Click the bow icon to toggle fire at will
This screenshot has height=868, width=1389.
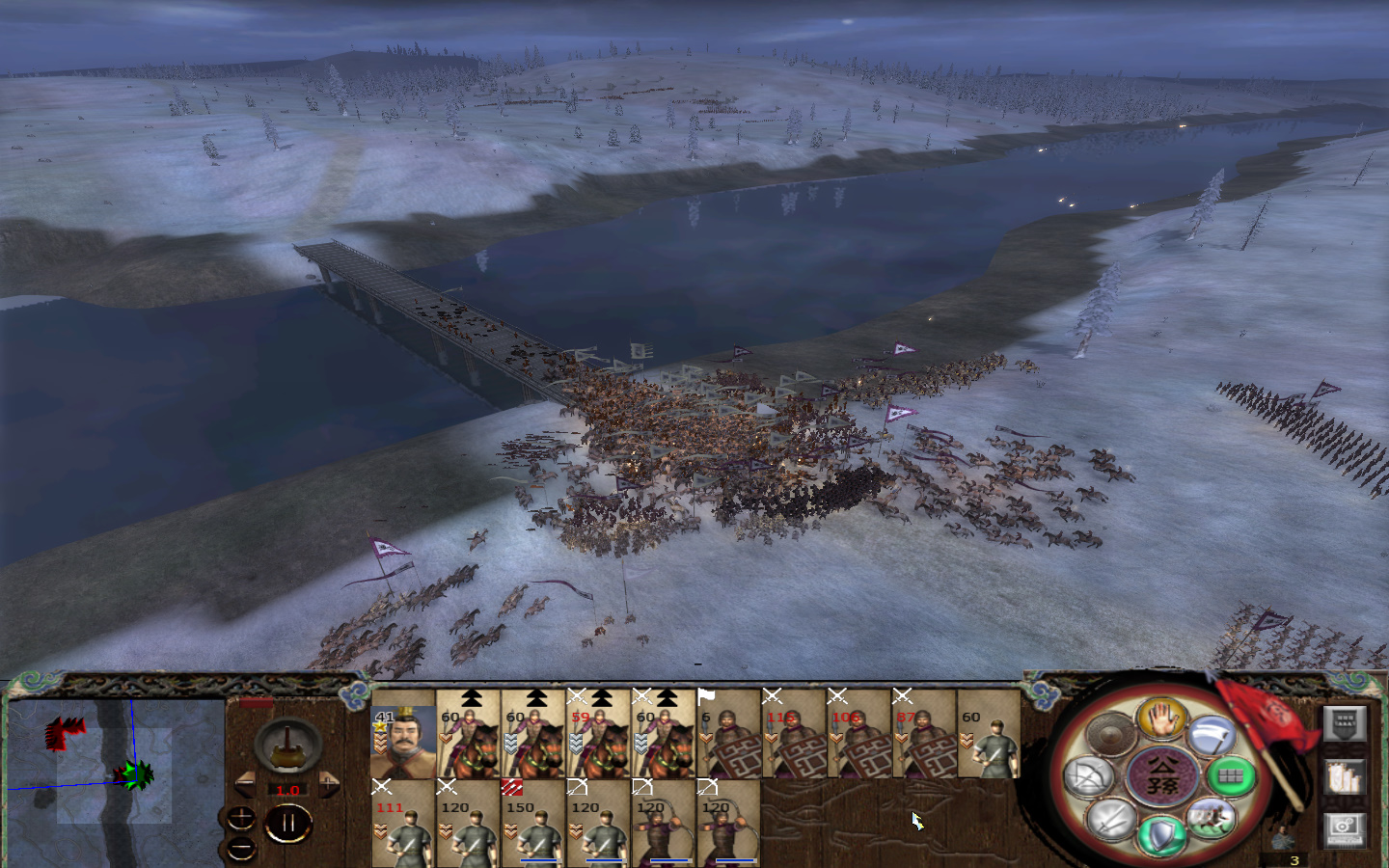pos(1087,776)
